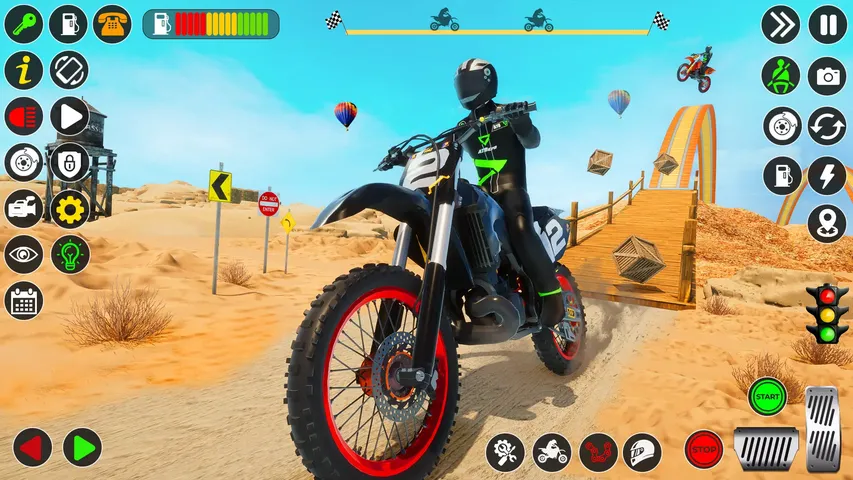Open the camera screenshot button
Screen dimensions: 853x480
tap(827, 75)
